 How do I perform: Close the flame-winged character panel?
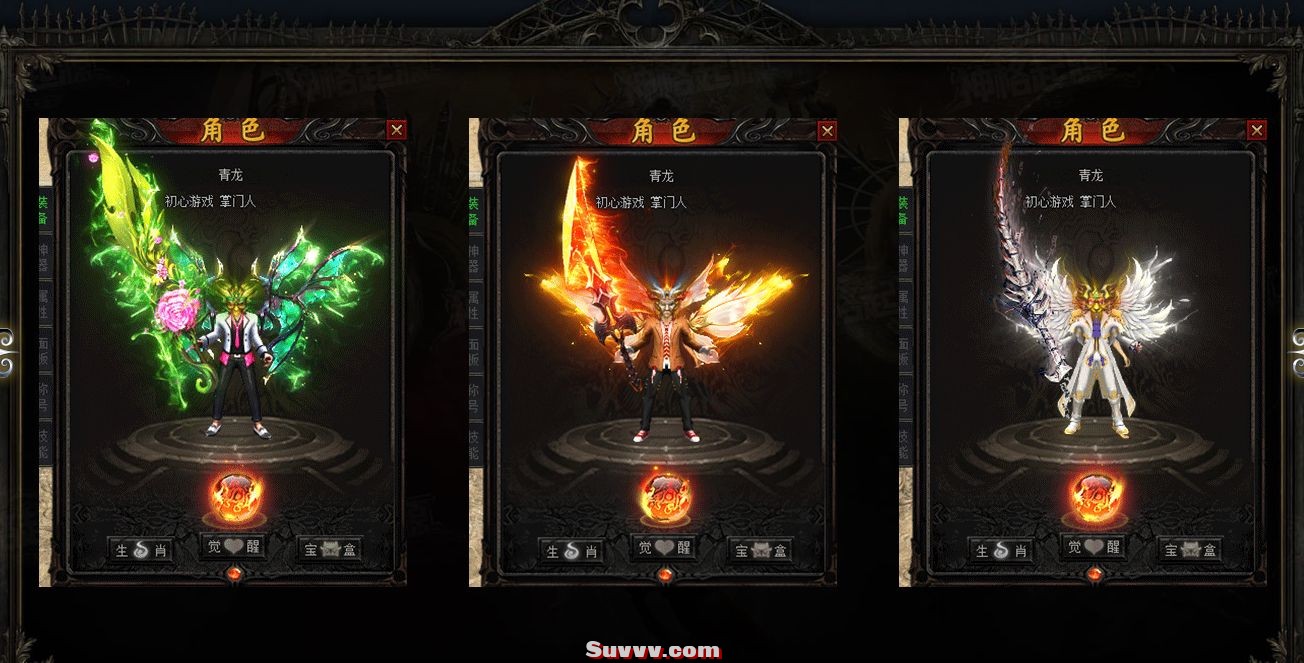click(x=827, y=130)
